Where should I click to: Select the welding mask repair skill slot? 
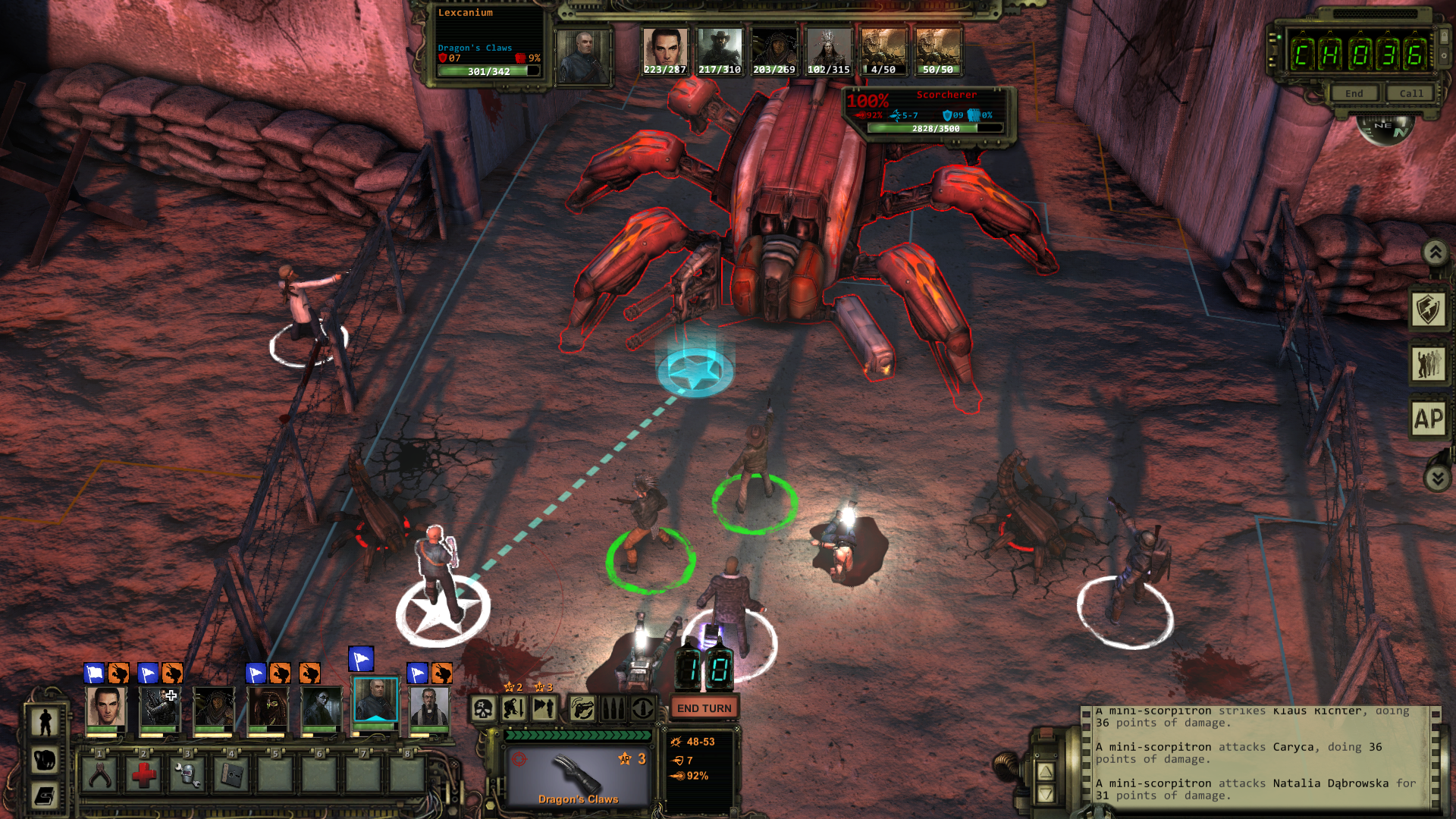[187, 775]
